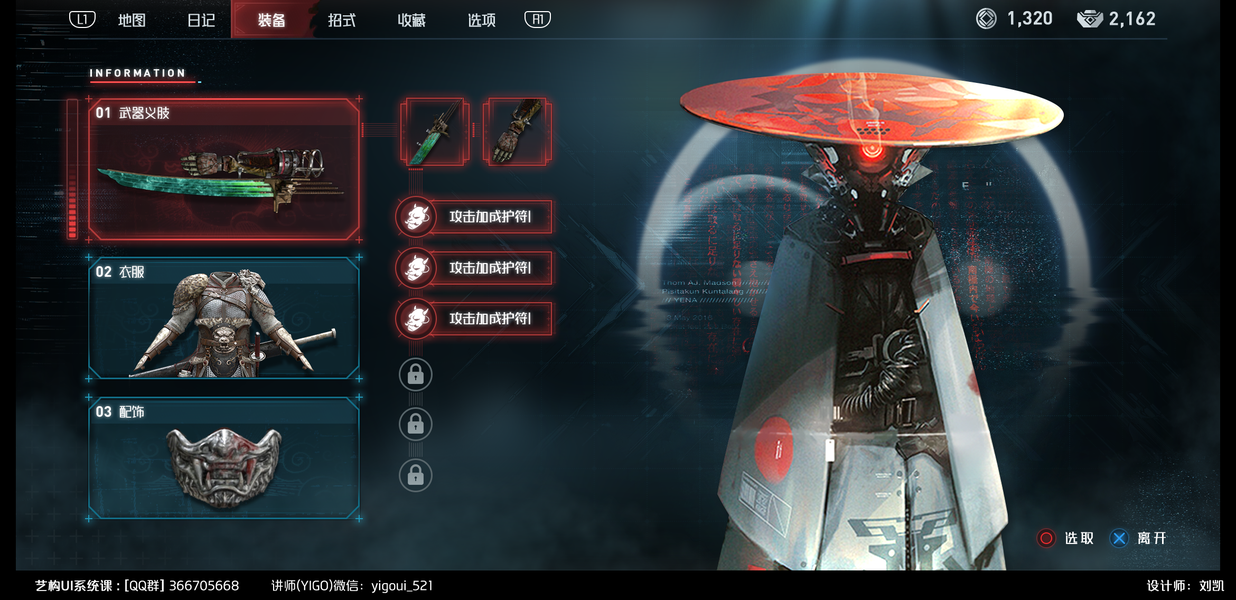
Task: Select the 03 配饰 mask panel
Action: pos(224,458)
